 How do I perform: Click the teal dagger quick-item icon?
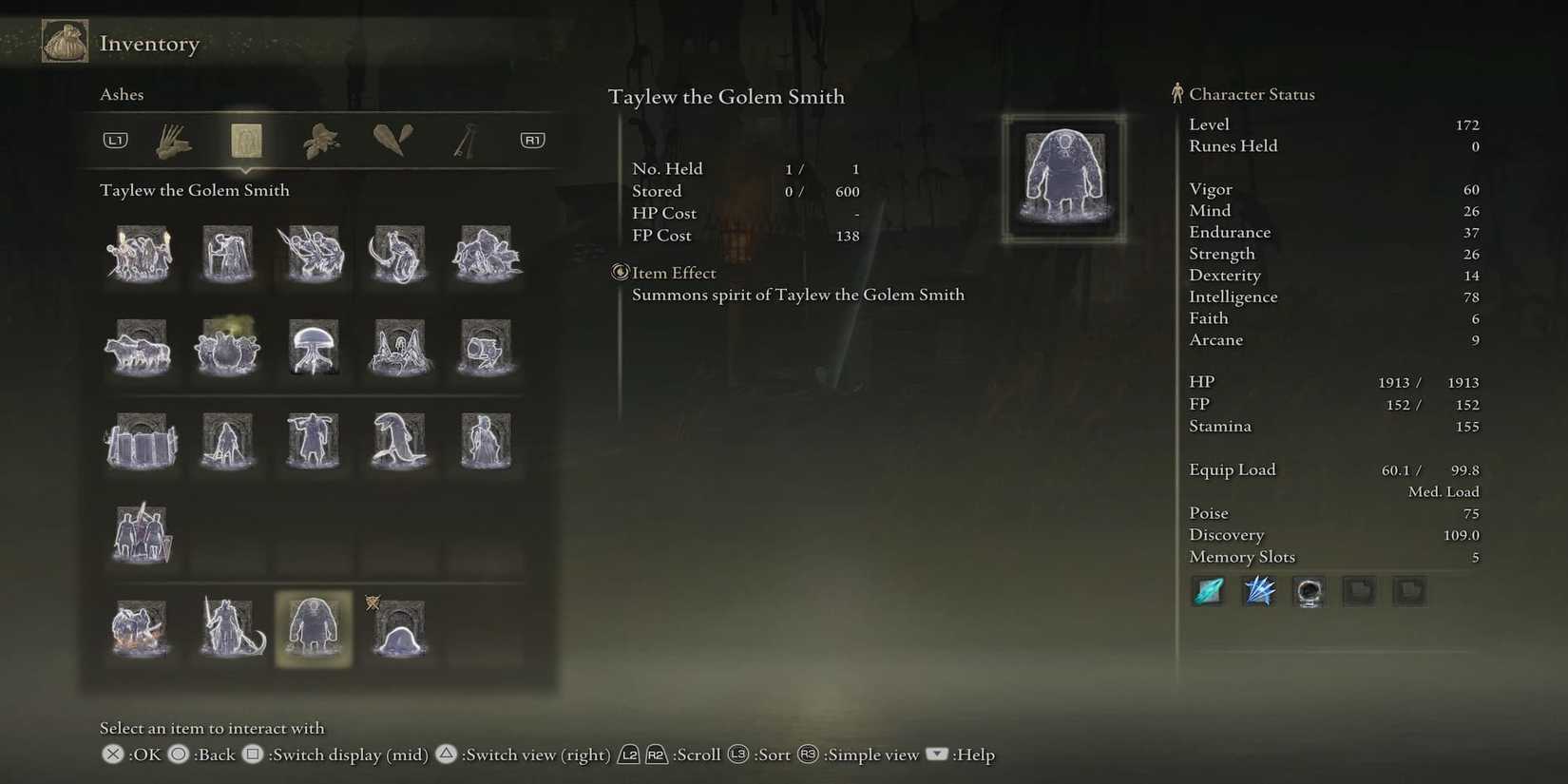(x=1207, y=591)
